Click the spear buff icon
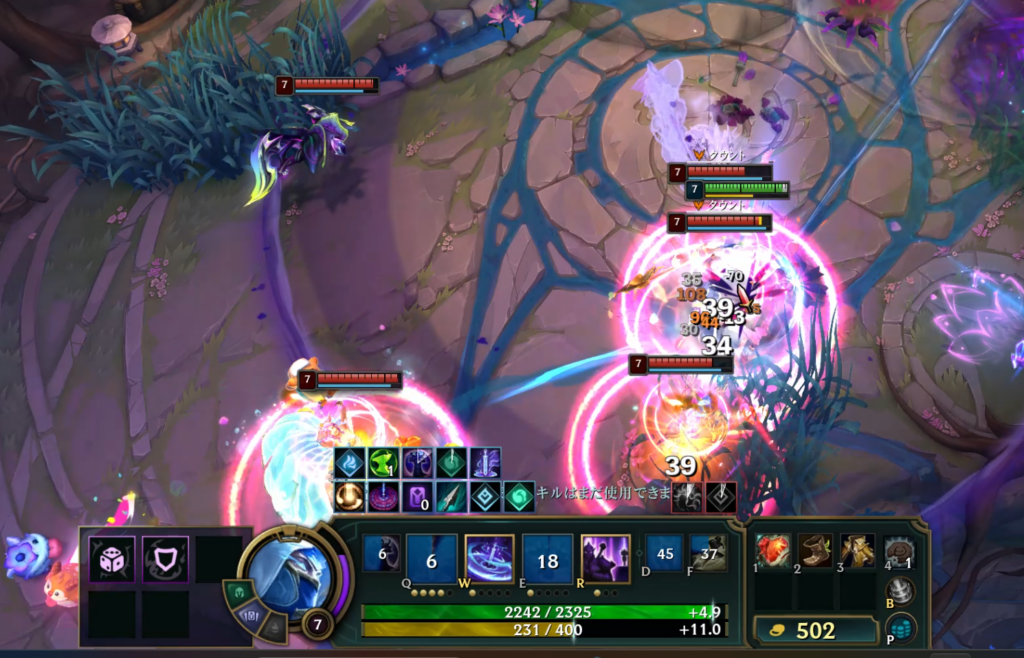This screenshot has width=1024, height=658. click(450, 496)
